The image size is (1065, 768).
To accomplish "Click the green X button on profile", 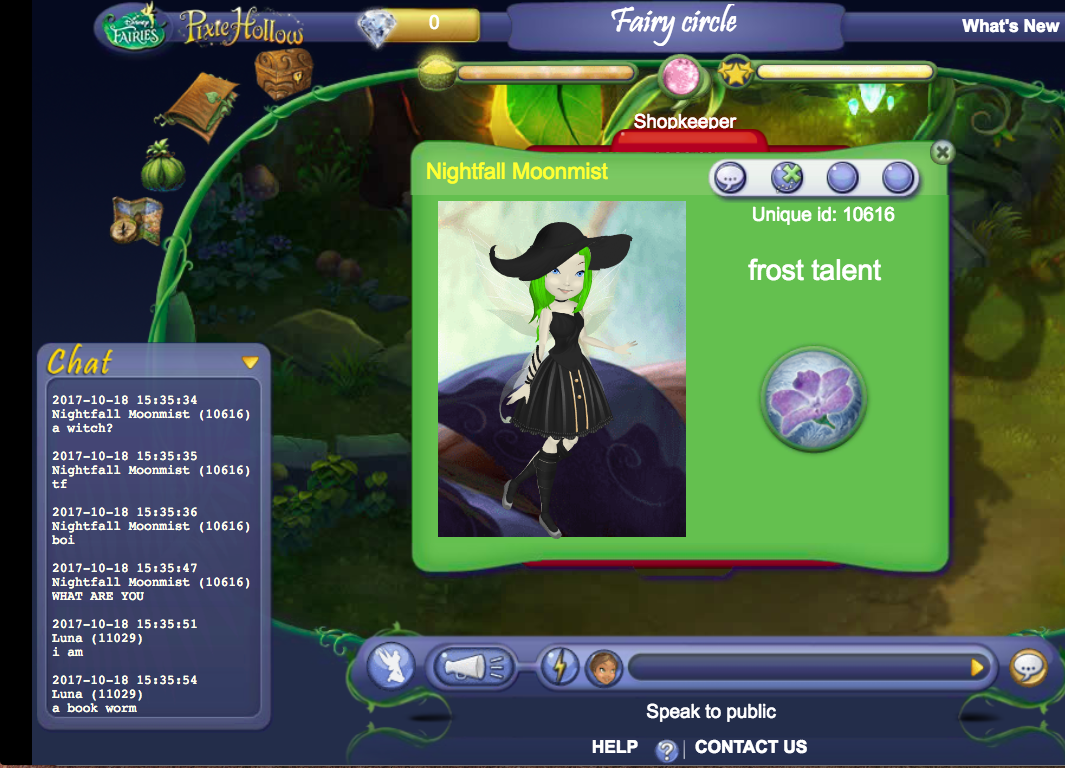I will point(788,178).
